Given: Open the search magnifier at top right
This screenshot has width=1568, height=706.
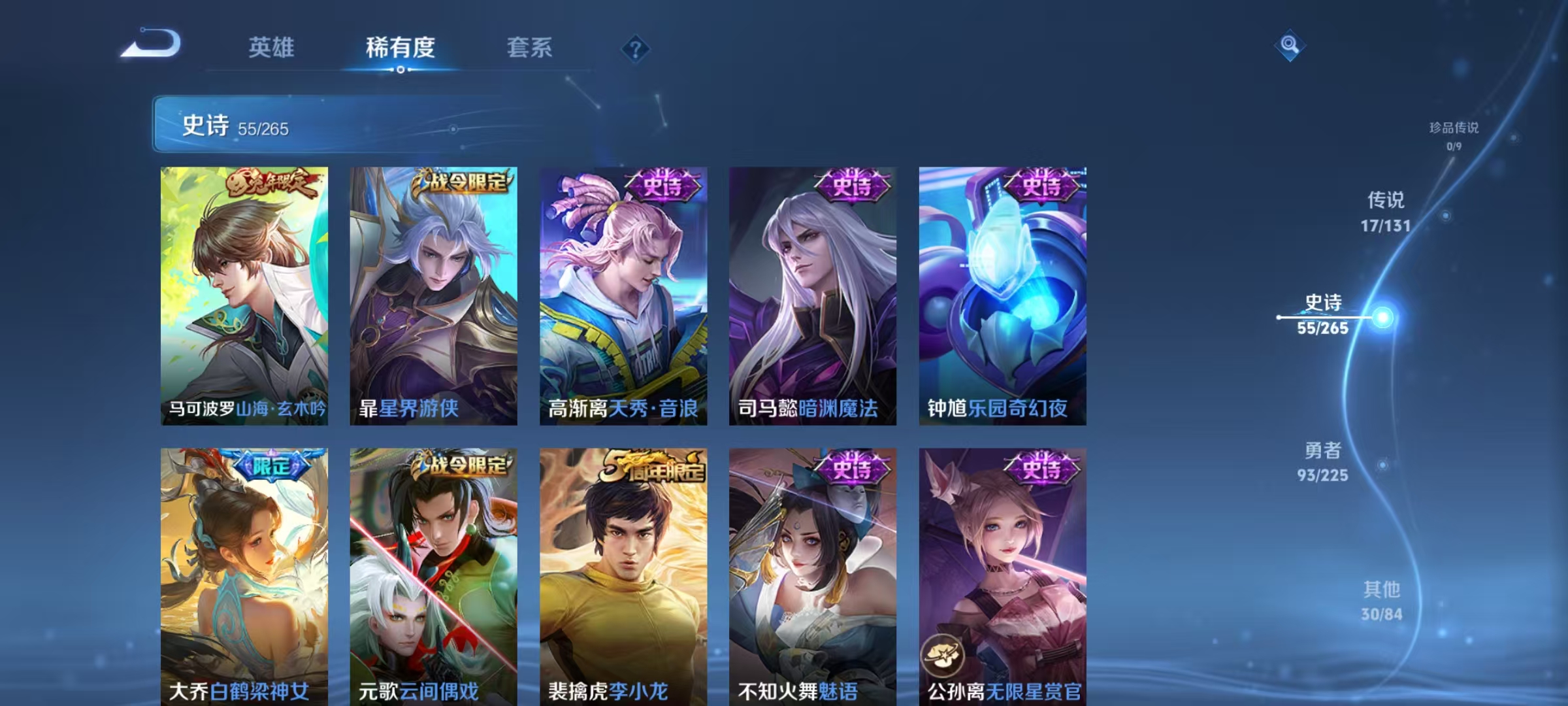Looking at the screenshot, I should pos(1289,46).
